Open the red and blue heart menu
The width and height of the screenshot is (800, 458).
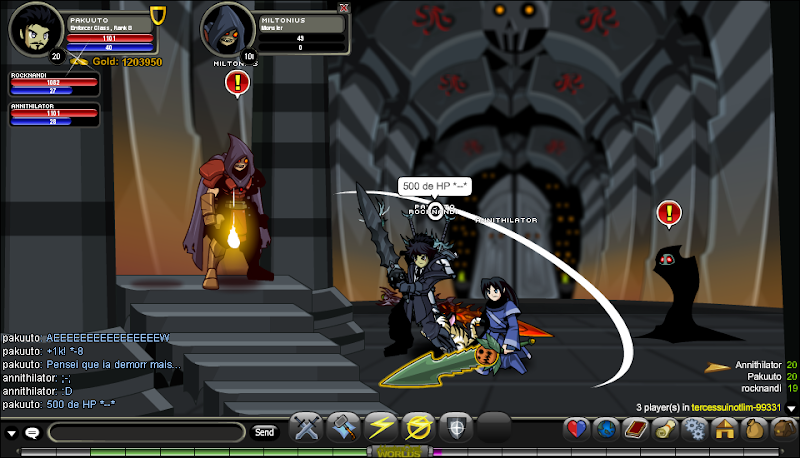(576, 429)
